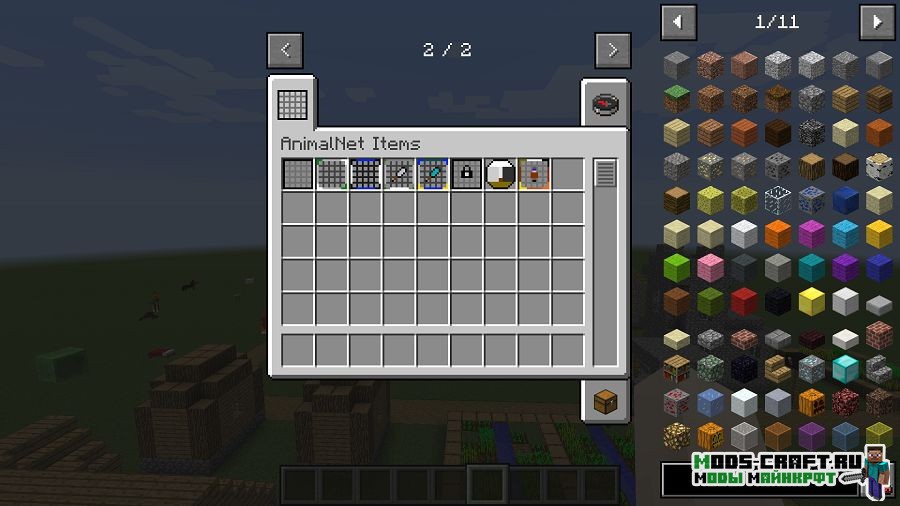This screenshot has height=506, width=900.
Task: Select the net item with blue corners
Action: pos(365,174)
